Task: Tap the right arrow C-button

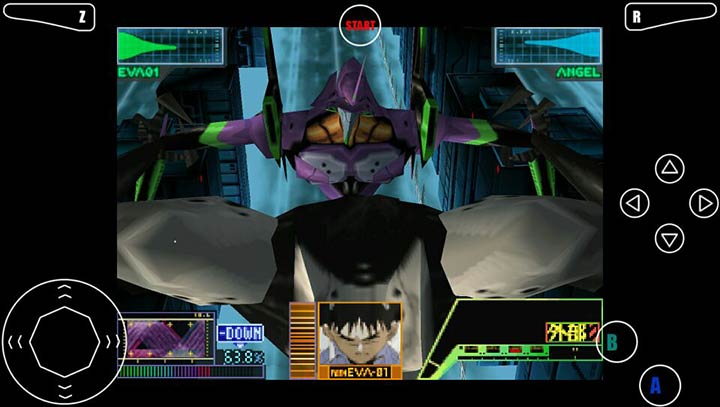Action: tap(704, 204)
